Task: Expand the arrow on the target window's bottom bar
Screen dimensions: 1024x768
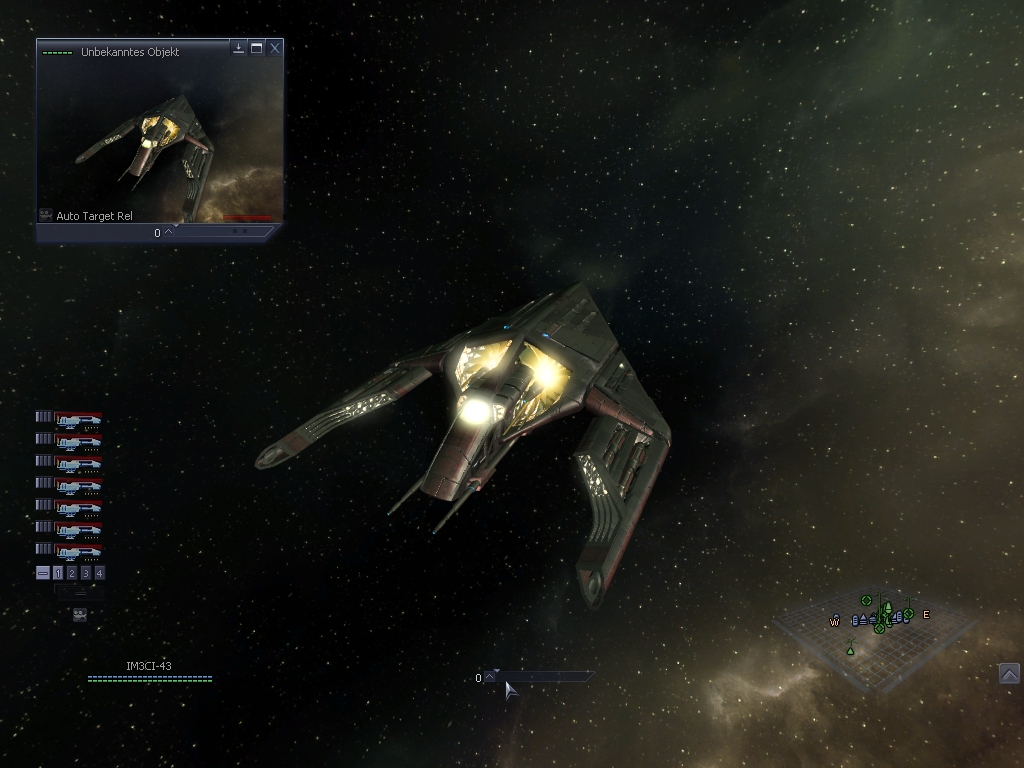Action: 168,232
